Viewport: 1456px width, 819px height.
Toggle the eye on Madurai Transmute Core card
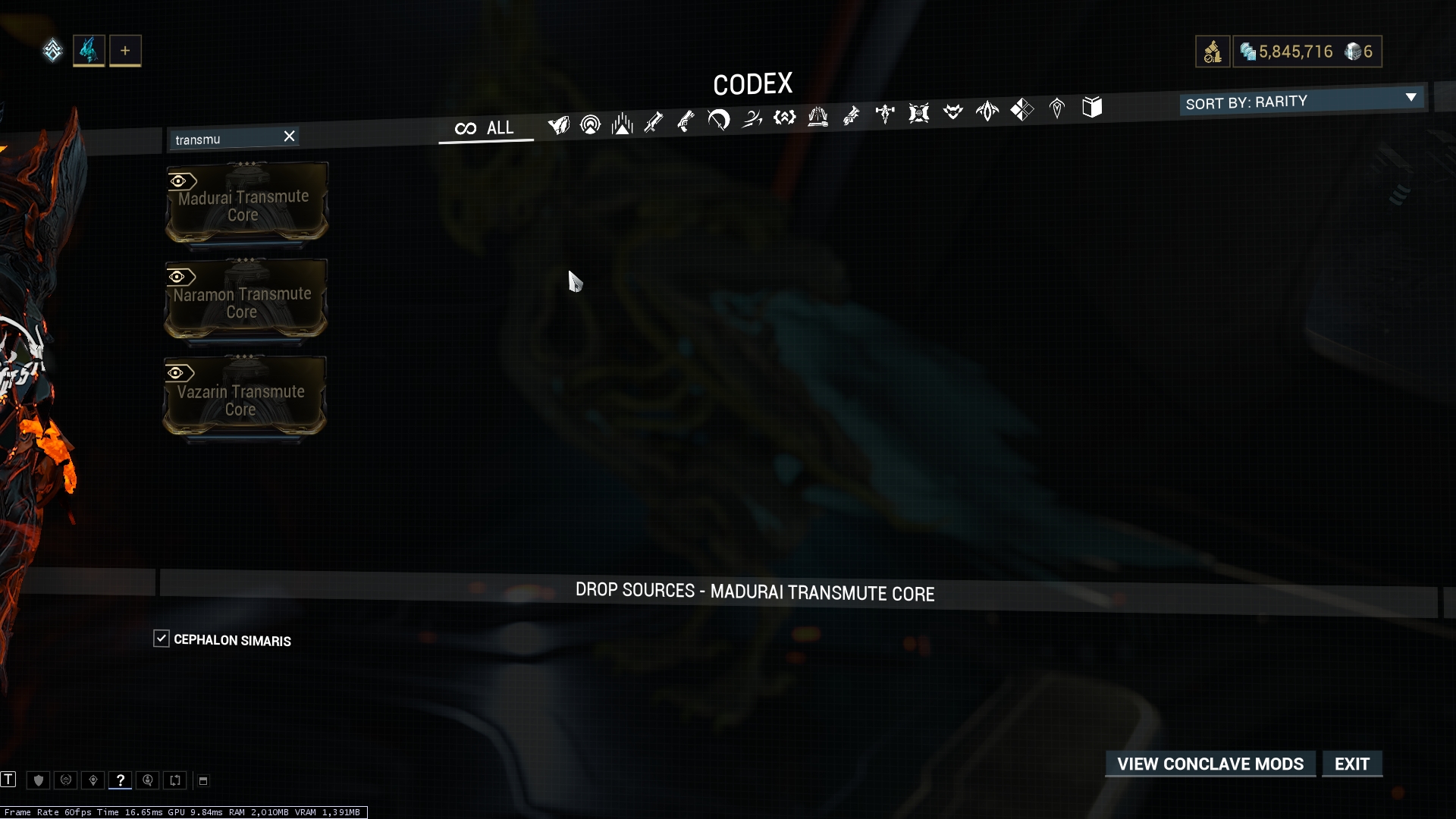pos(179,180)
